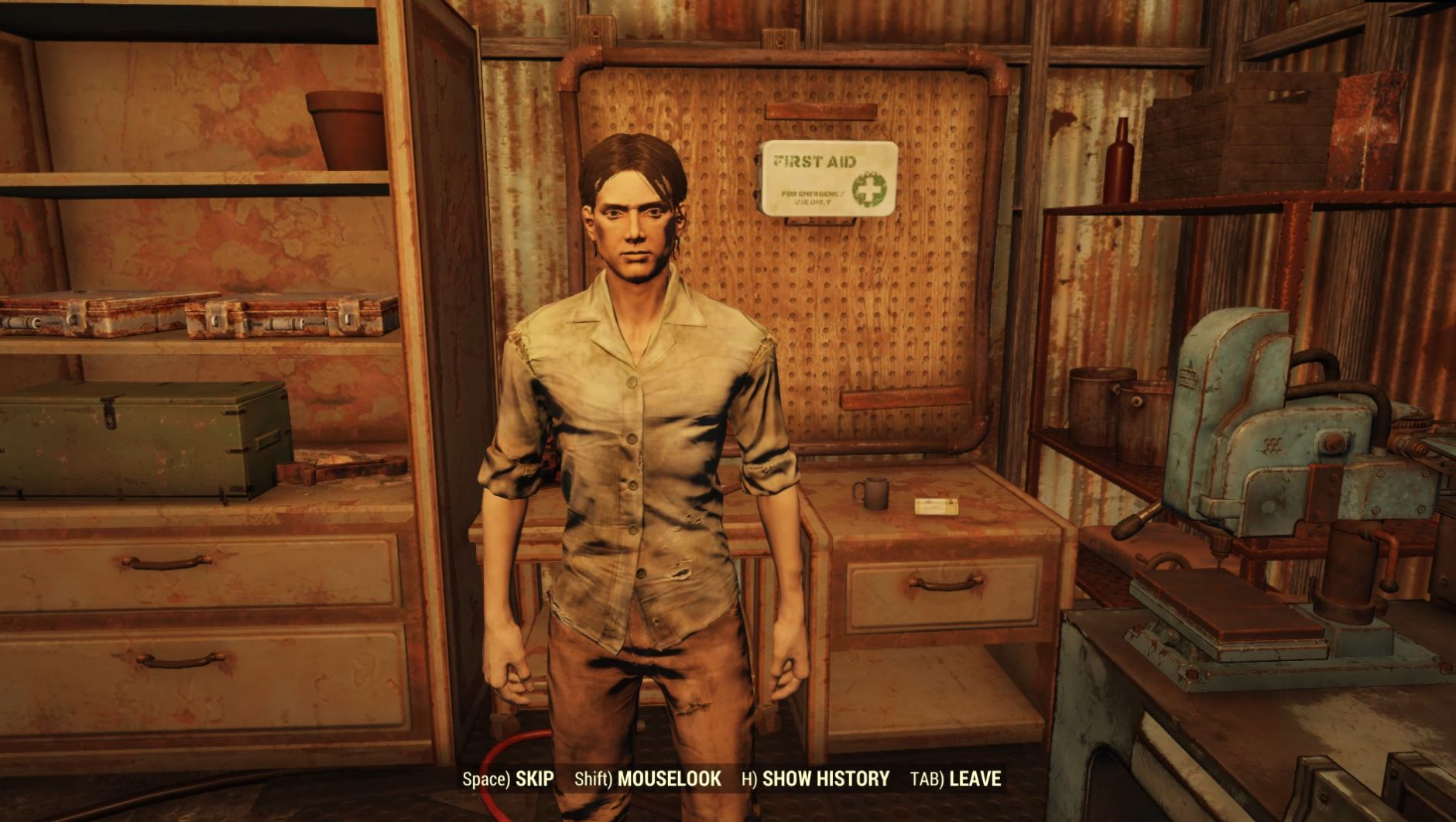Click the cigarette pack beside the mug
This screenshot has height=822, width=1456.
[937, 507]
